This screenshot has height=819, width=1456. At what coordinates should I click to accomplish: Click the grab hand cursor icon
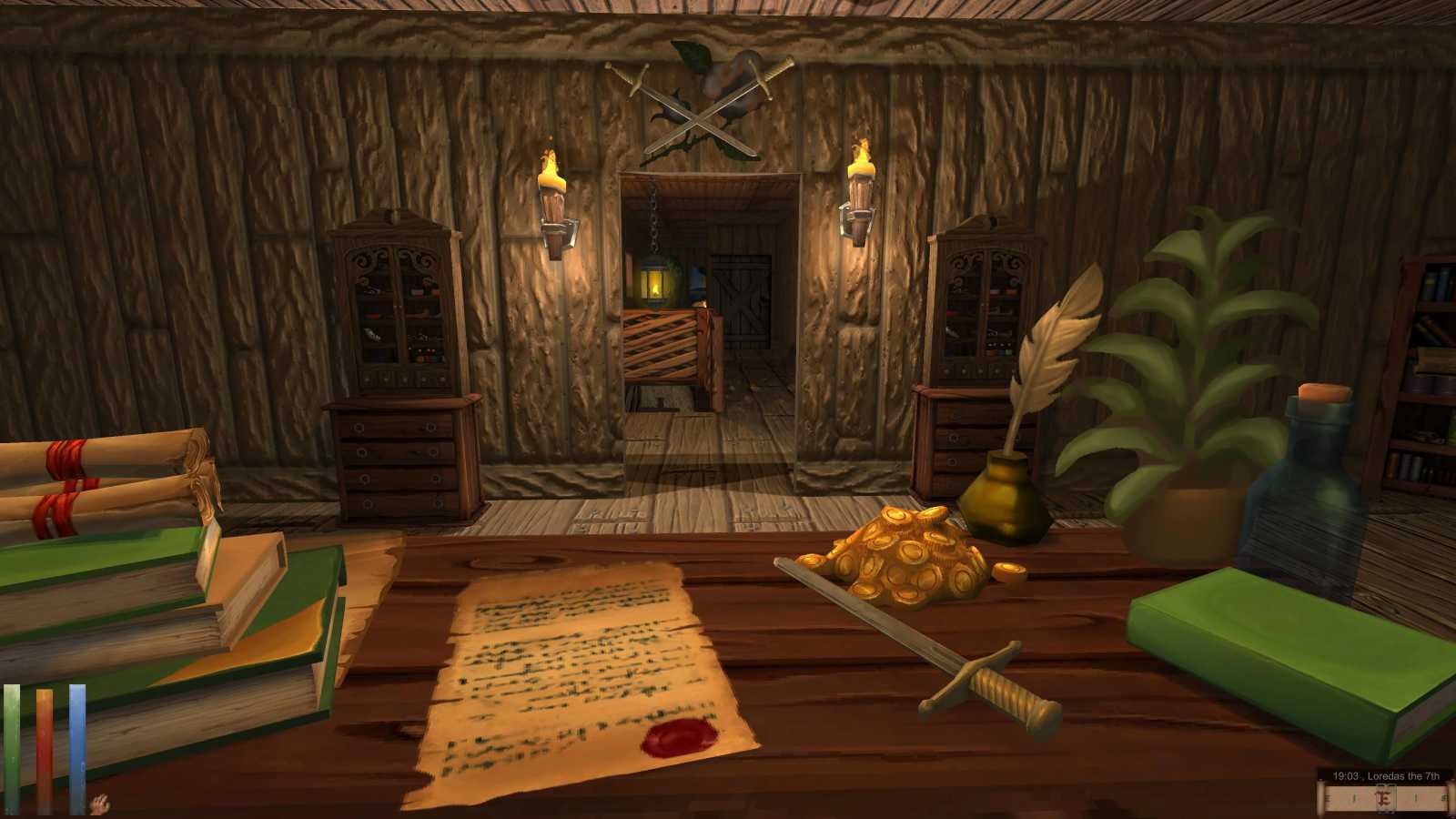pyautogui.click(x=100, y=803)
